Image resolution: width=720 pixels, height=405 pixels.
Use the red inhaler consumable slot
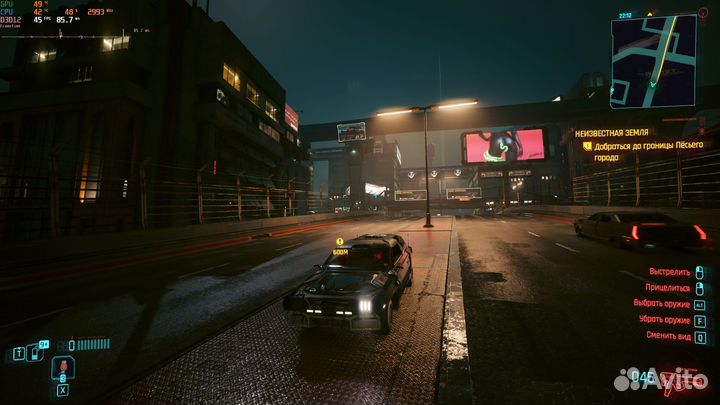[x=61, y=368]
